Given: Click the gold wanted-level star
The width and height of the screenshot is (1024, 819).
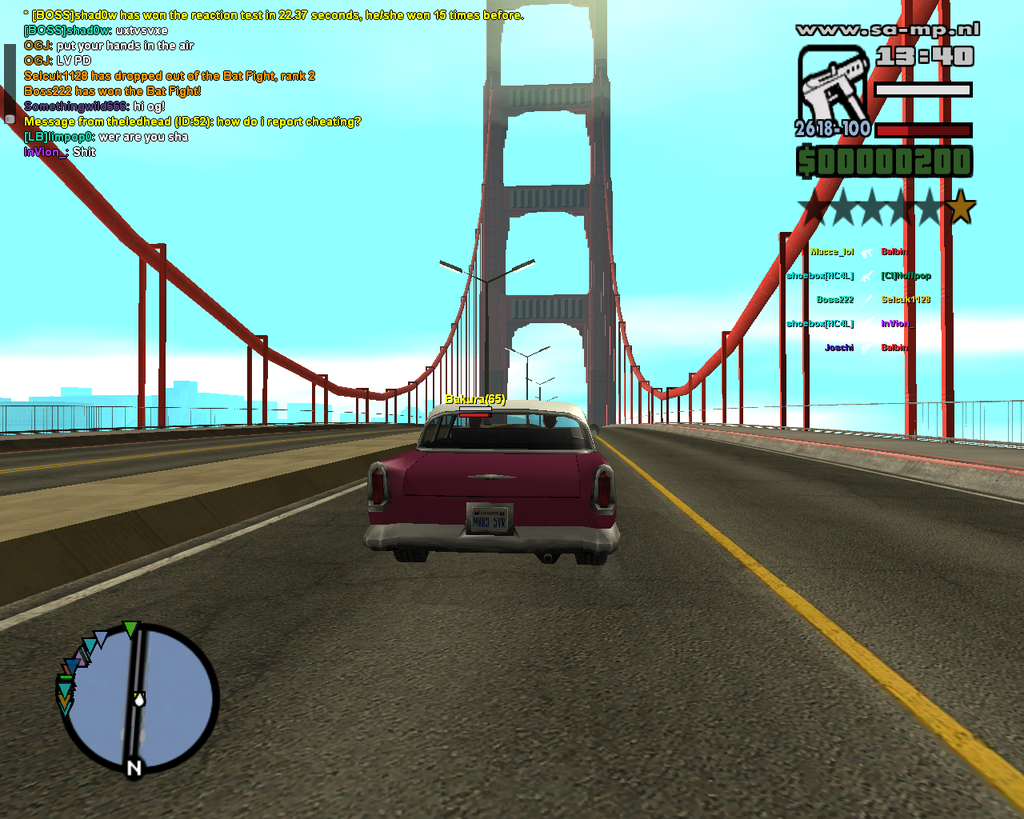Looking at the screenshot, I should tap(960, 208).
